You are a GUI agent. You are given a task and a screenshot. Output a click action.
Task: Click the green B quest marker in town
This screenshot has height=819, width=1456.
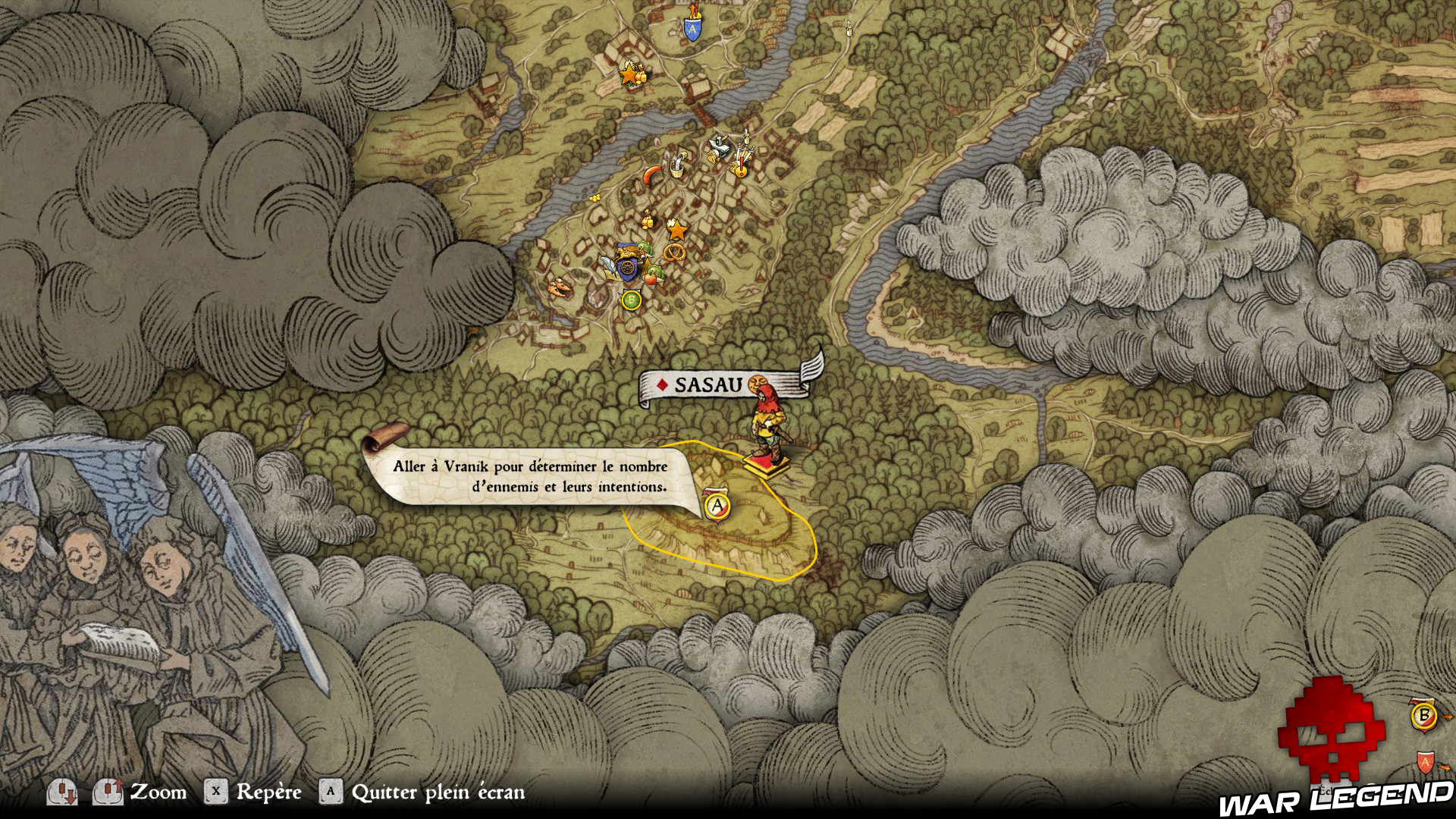(x=630, y=300)
